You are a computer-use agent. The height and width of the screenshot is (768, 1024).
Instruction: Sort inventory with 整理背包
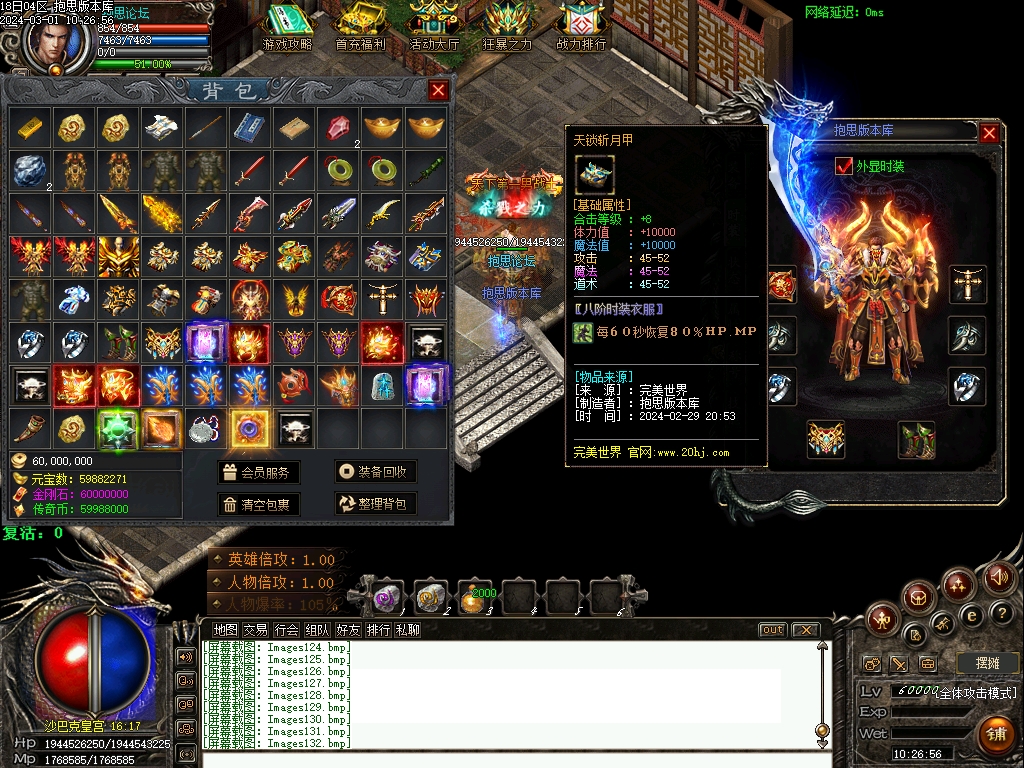(x=375, y=504)
